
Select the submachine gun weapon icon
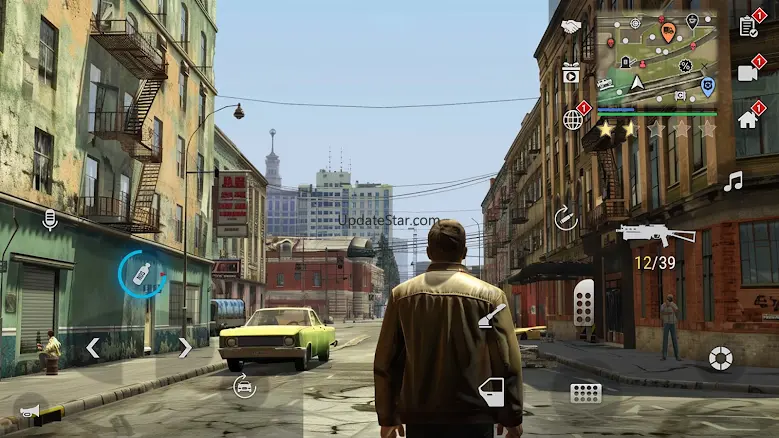coord(655,234)
